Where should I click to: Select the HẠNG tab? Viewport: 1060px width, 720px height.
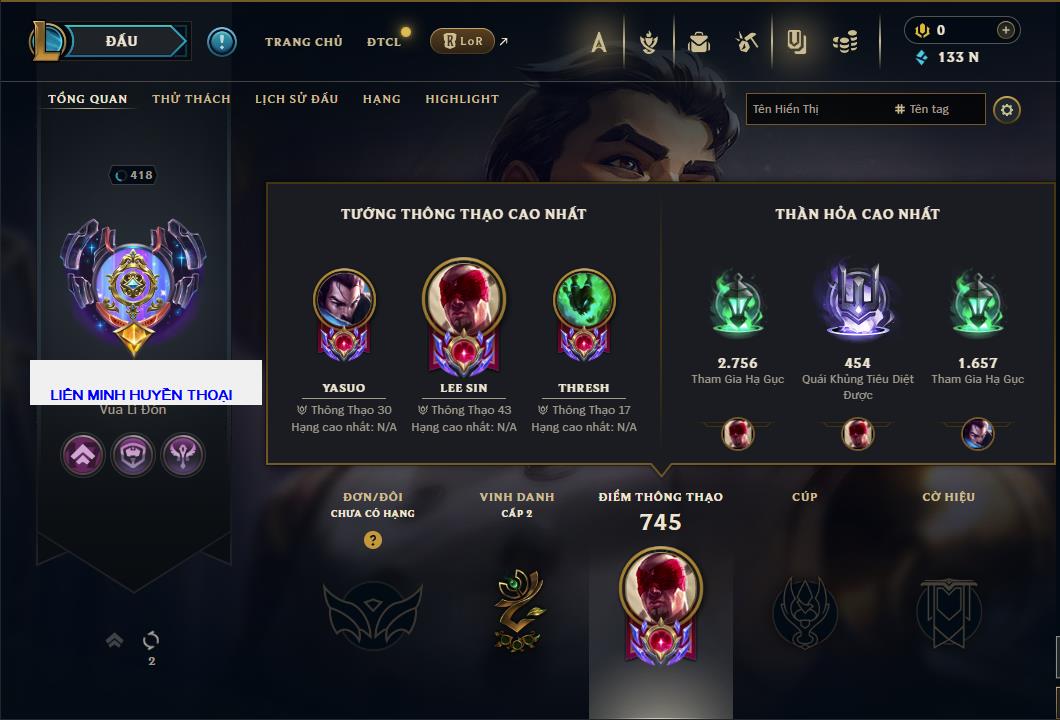(x=381, y=99)
